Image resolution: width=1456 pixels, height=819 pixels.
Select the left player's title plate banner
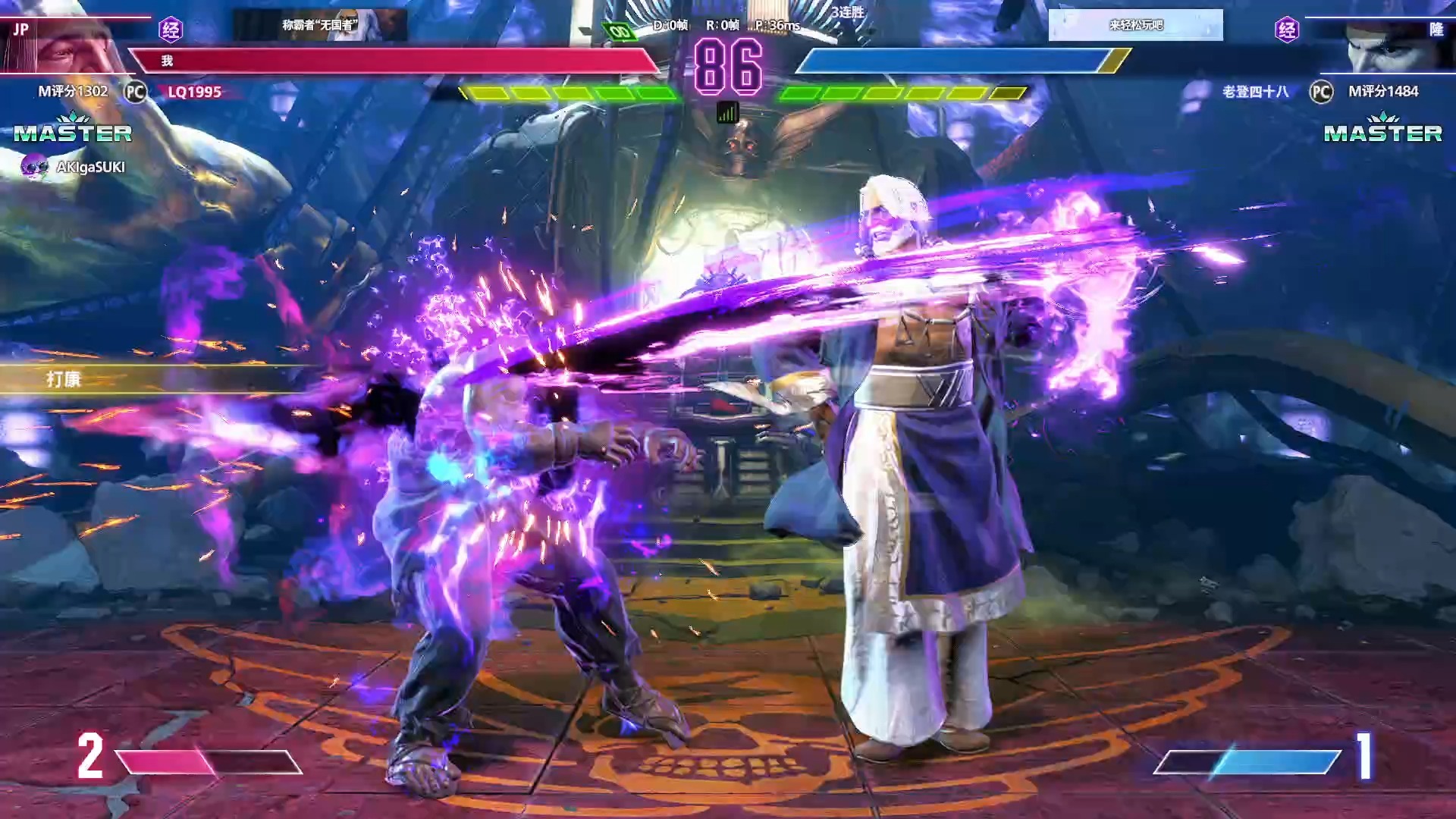click(x=319, y=25)
